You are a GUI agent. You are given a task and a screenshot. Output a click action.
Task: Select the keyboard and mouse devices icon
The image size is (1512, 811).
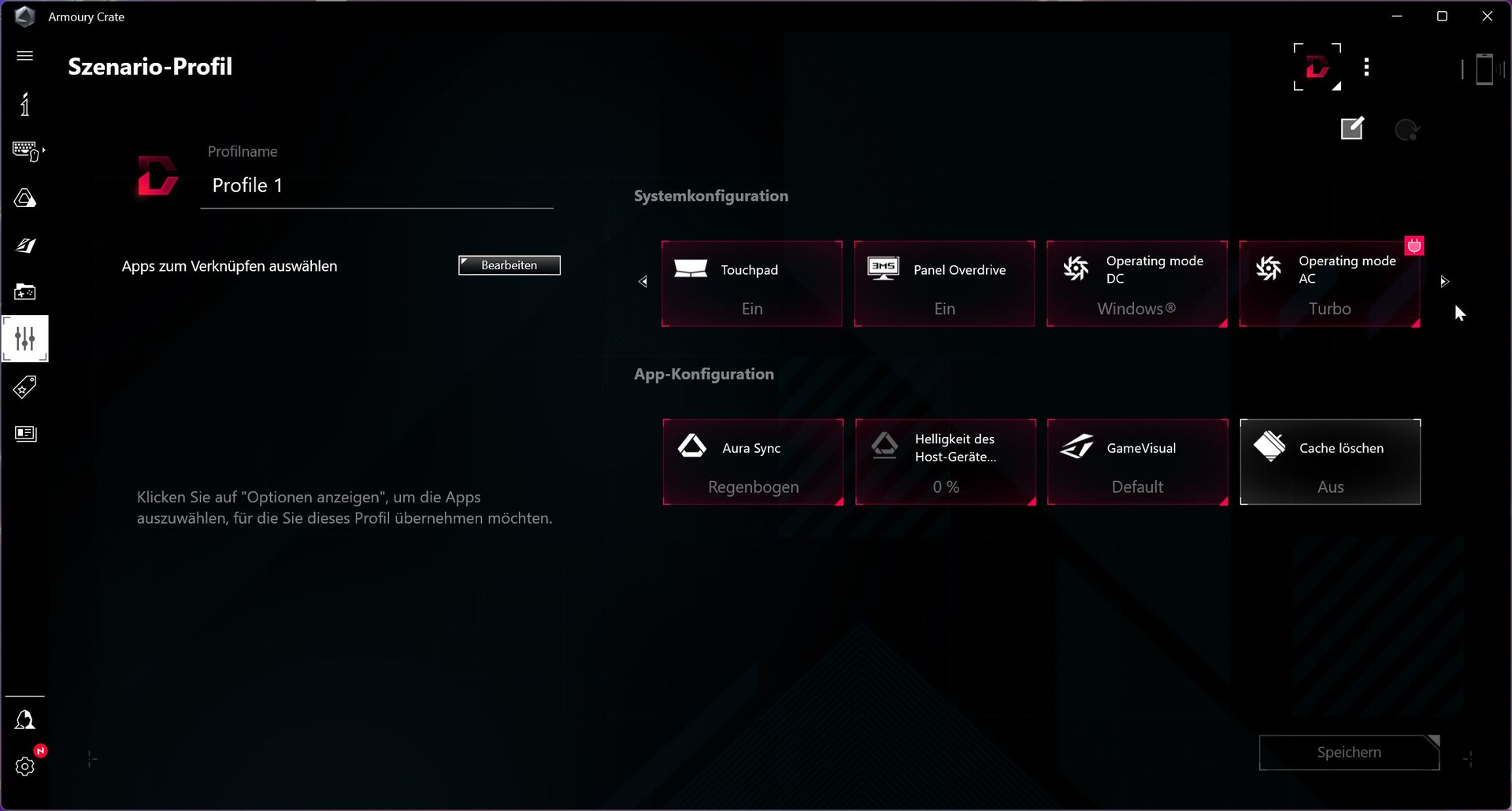pyautogui.click(x=26, y=150)
